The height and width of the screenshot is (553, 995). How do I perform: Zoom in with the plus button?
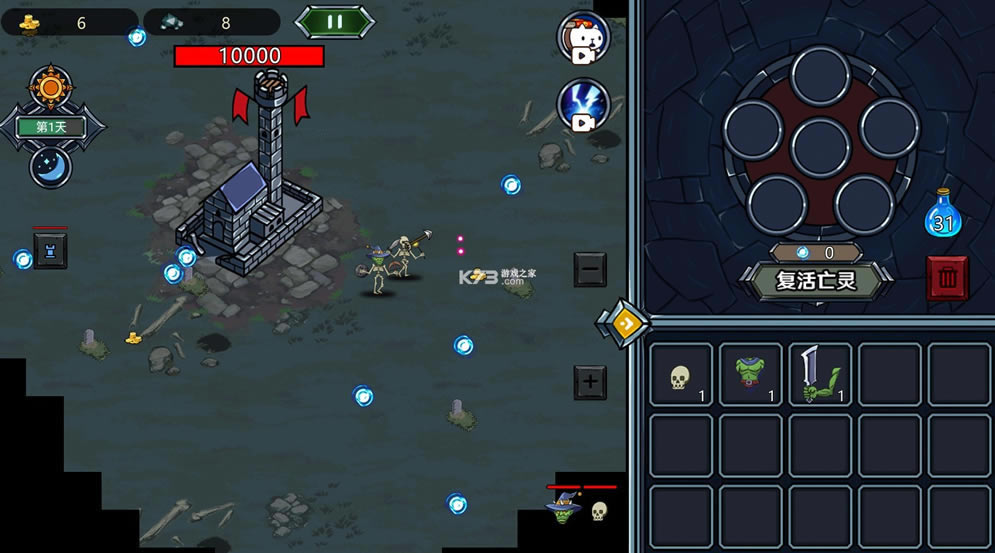pos(590,381)
